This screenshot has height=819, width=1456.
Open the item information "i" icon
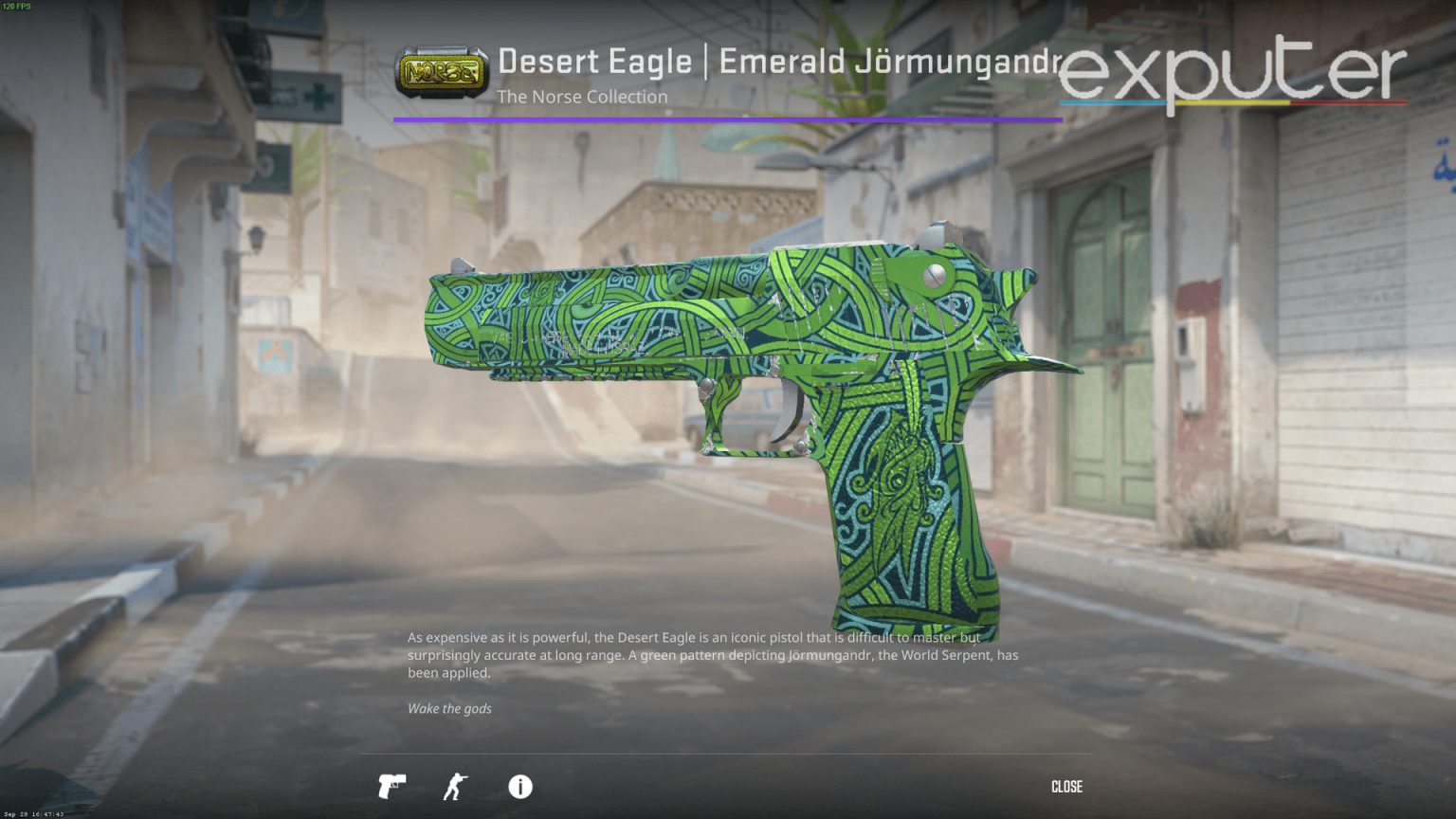click(x=519, y=787)
